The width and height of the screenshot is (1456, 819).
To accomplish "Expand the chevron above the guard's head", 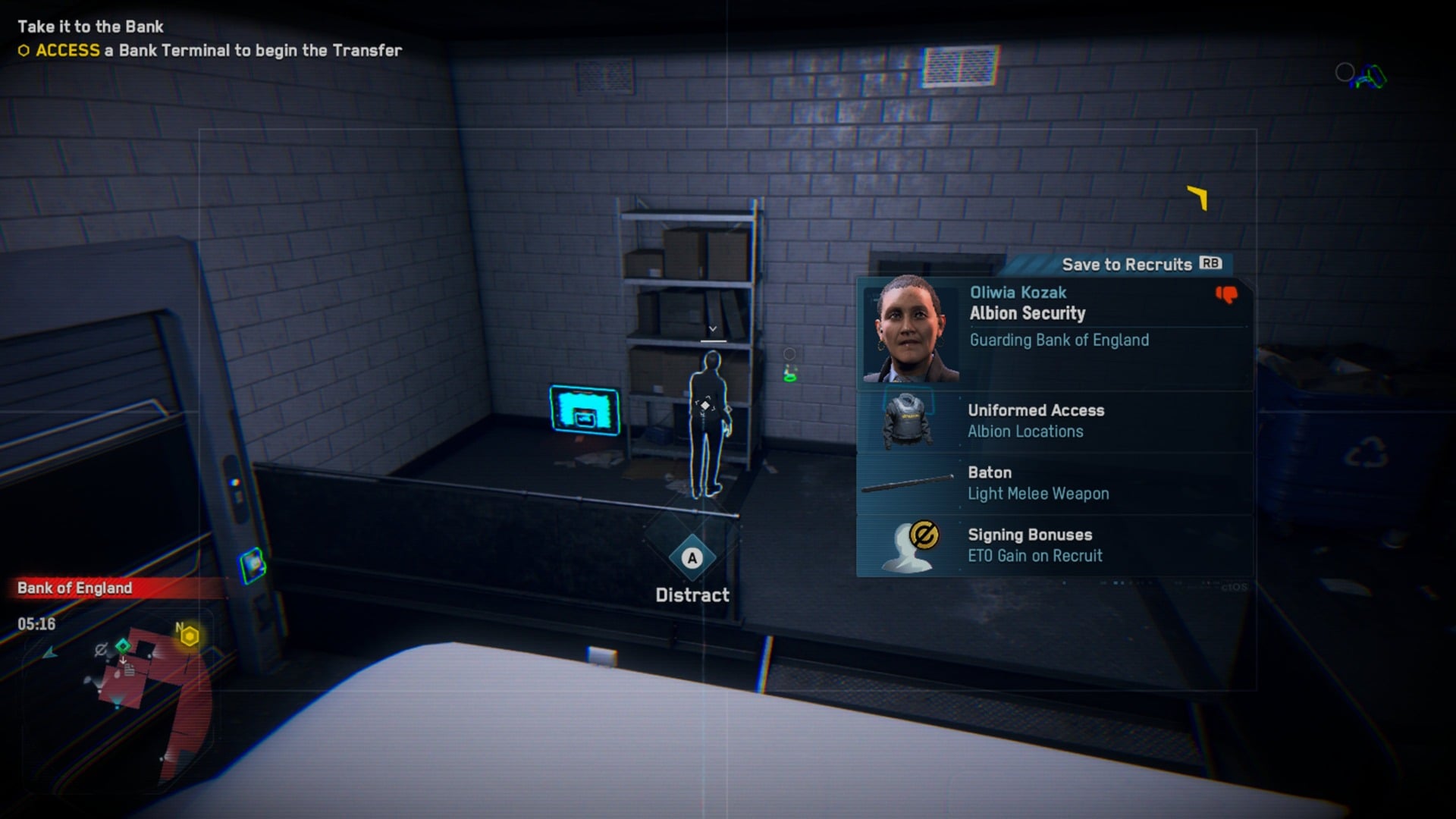I will click(711, 328).
